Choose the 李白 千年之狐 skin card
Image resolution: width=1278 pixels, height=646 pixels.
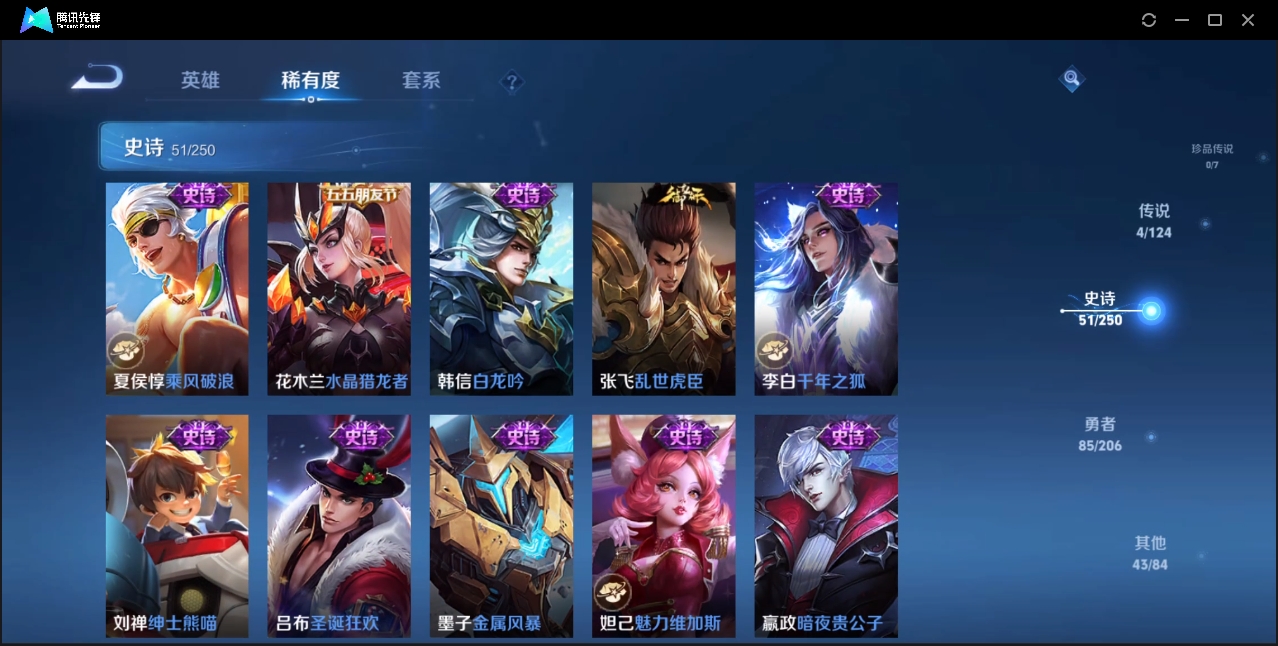825,288
